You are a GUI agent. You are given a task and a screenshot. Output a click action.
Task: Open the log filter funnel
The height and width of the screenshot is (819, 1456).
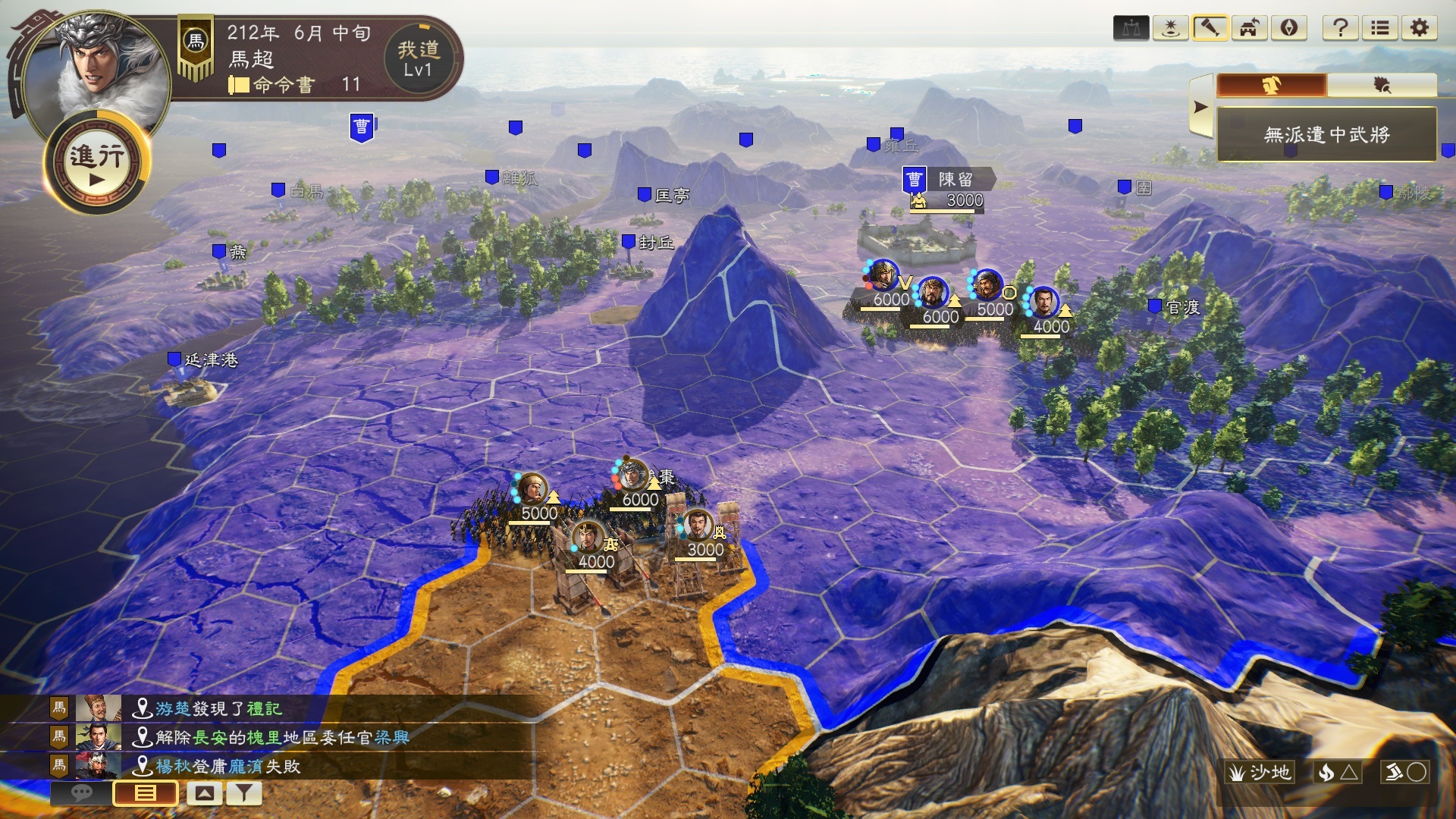click(x=243, y=793)
